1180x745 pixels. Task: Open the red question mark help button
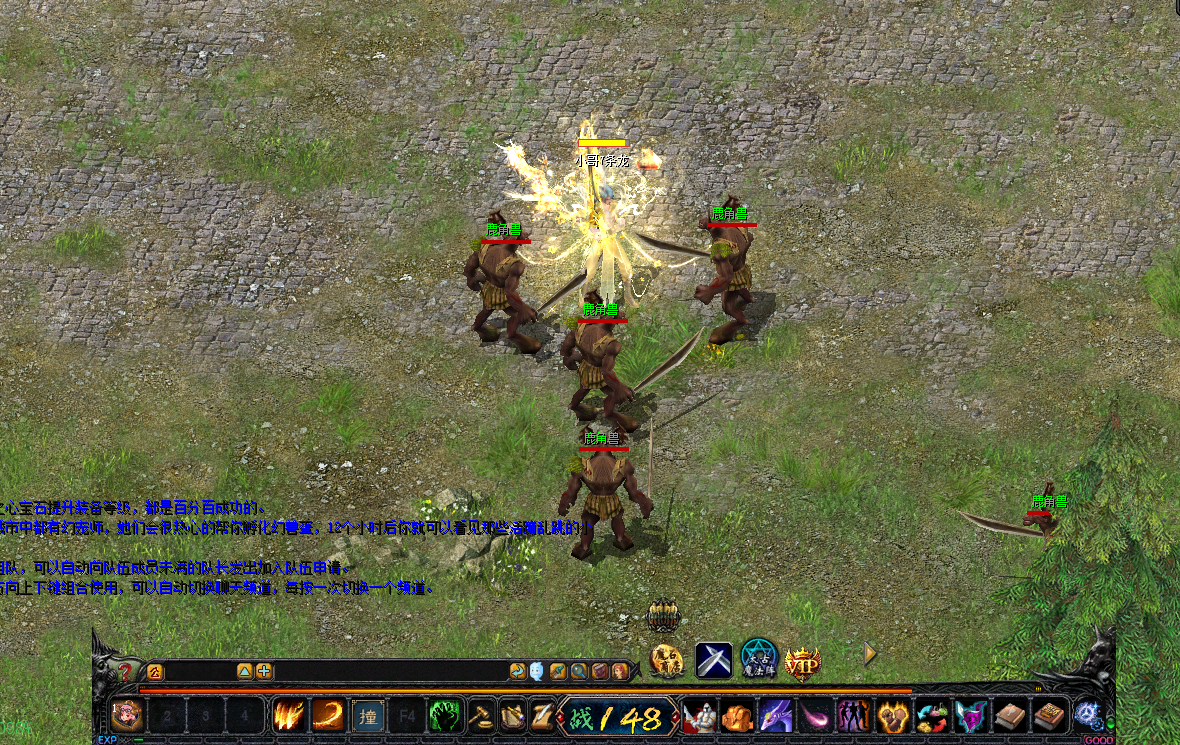(126, 671)
